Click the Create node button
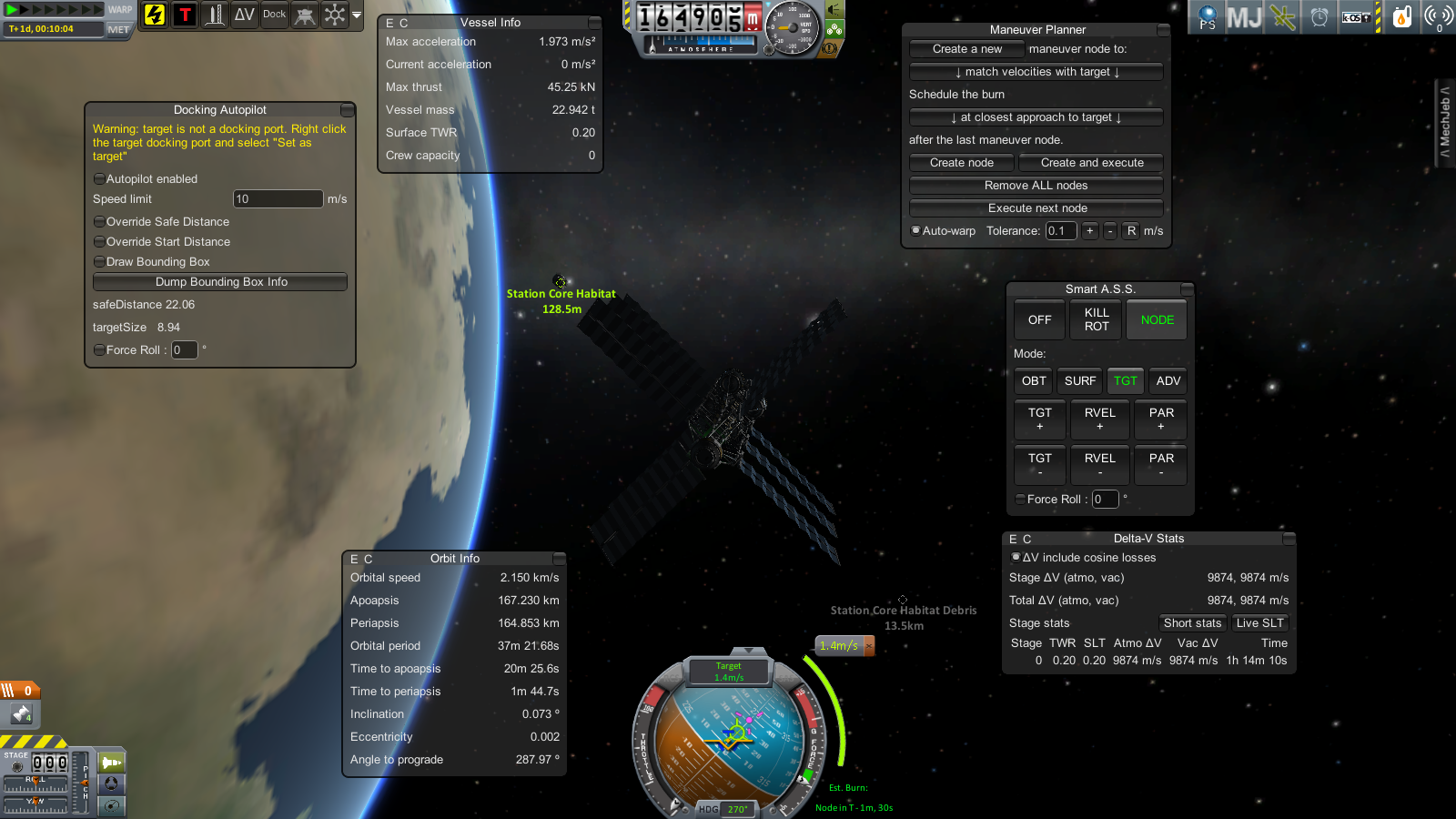The width and height of the screenshot is (1456, 819). [x=961, y=163]
